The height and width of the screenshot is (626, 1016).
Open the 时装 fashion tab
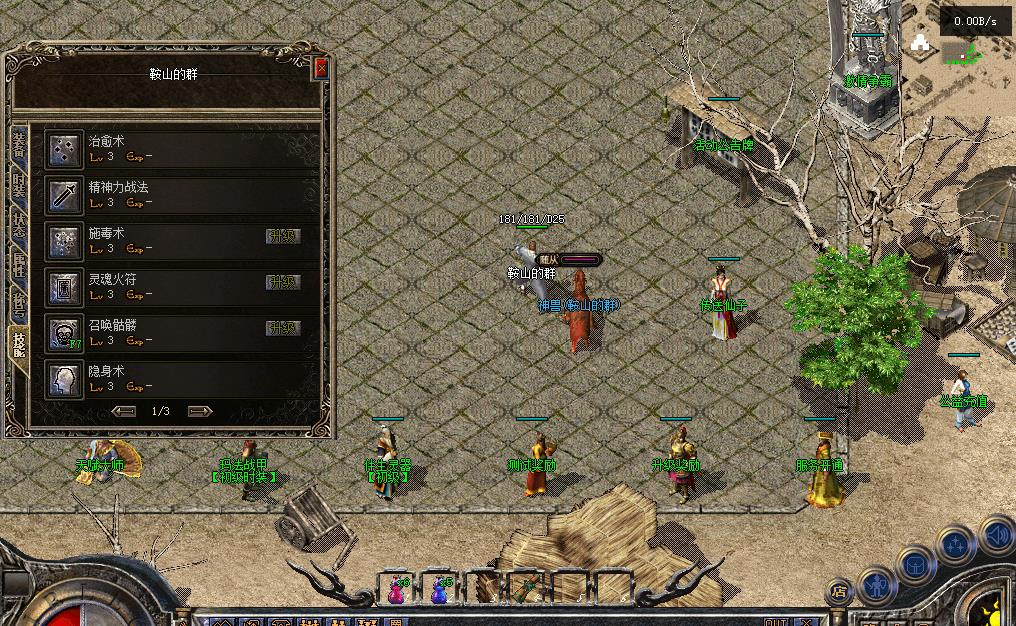pos(19,186)
